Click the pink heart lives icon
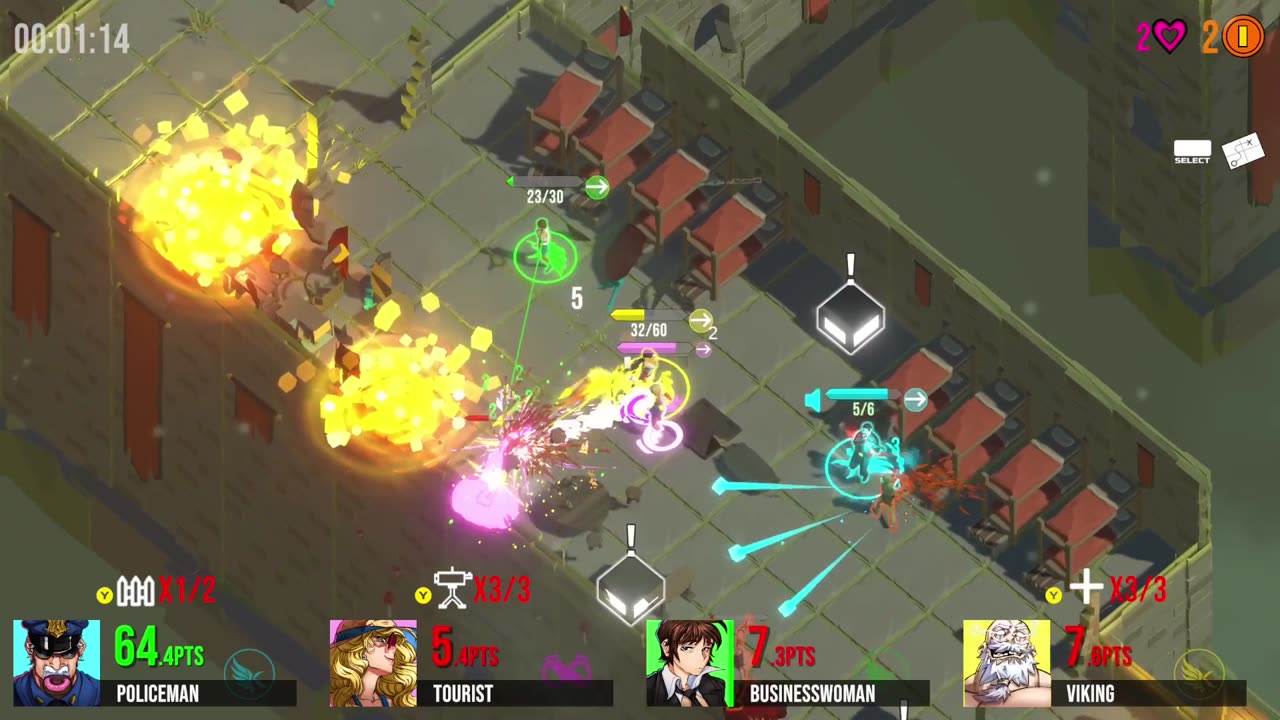 [1169, 38]
